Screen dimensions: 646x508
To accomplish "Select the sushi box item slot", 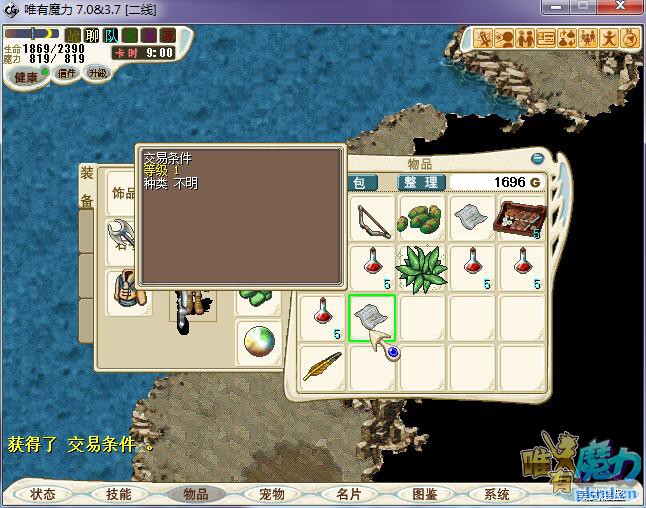I will pyautogui.click(x=521, y=218).
